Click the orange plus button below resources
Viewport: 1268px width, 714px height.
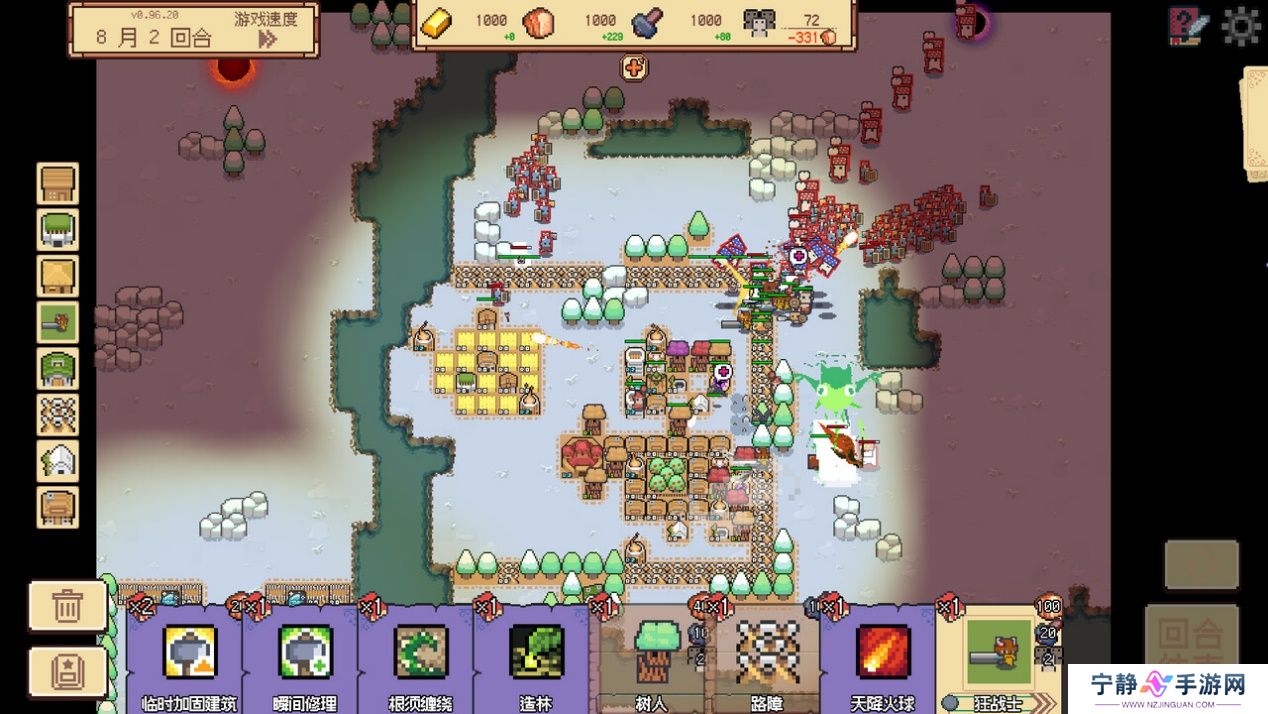tap(634, 68)
